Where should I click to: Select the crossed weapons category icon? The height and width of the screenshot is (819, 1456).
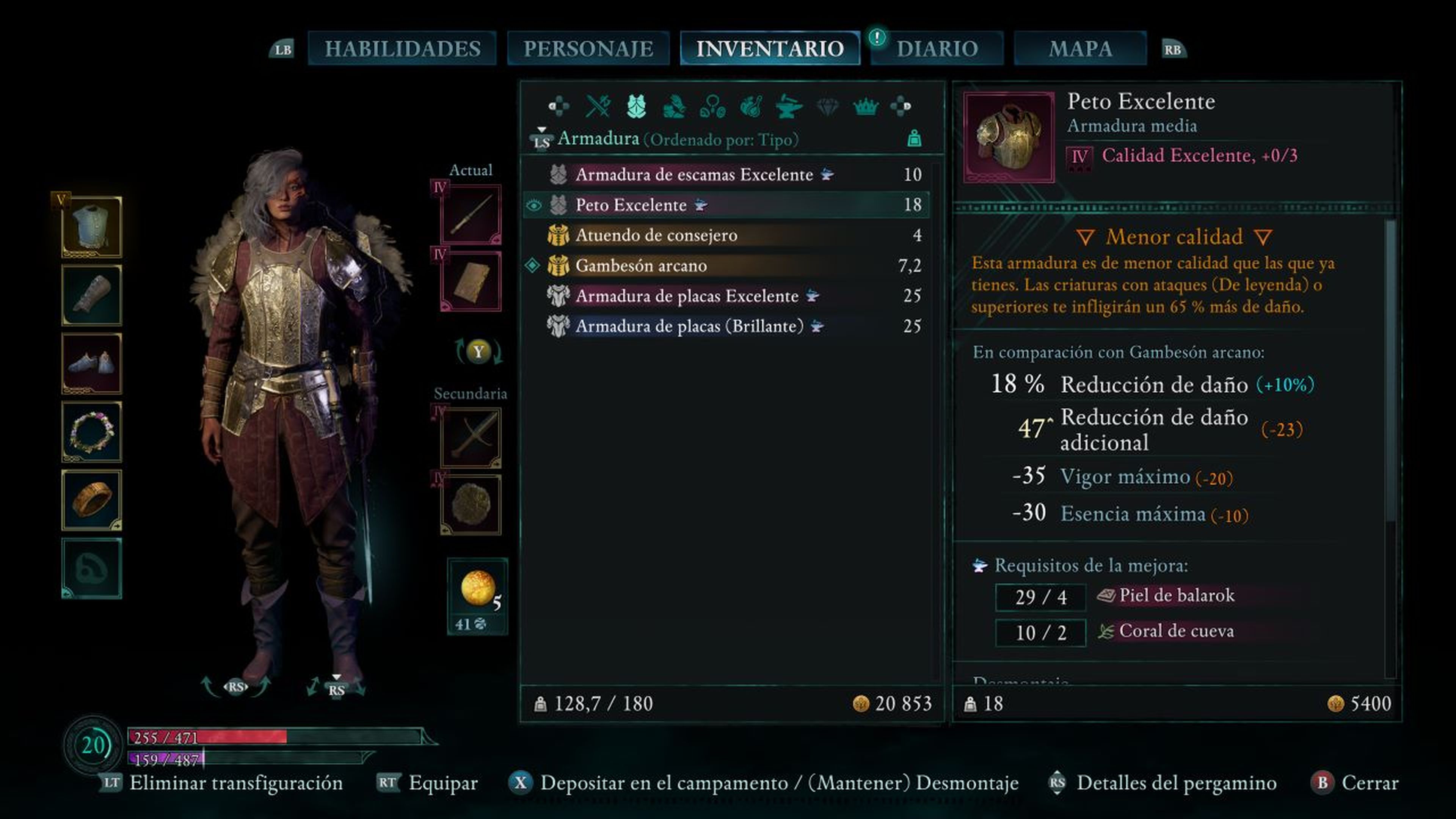tap(598, 106)
